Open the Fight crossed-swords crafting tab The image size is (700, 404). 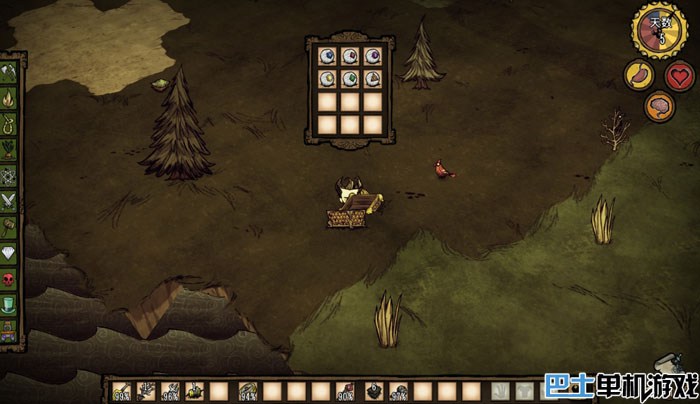tap(9, 201)
